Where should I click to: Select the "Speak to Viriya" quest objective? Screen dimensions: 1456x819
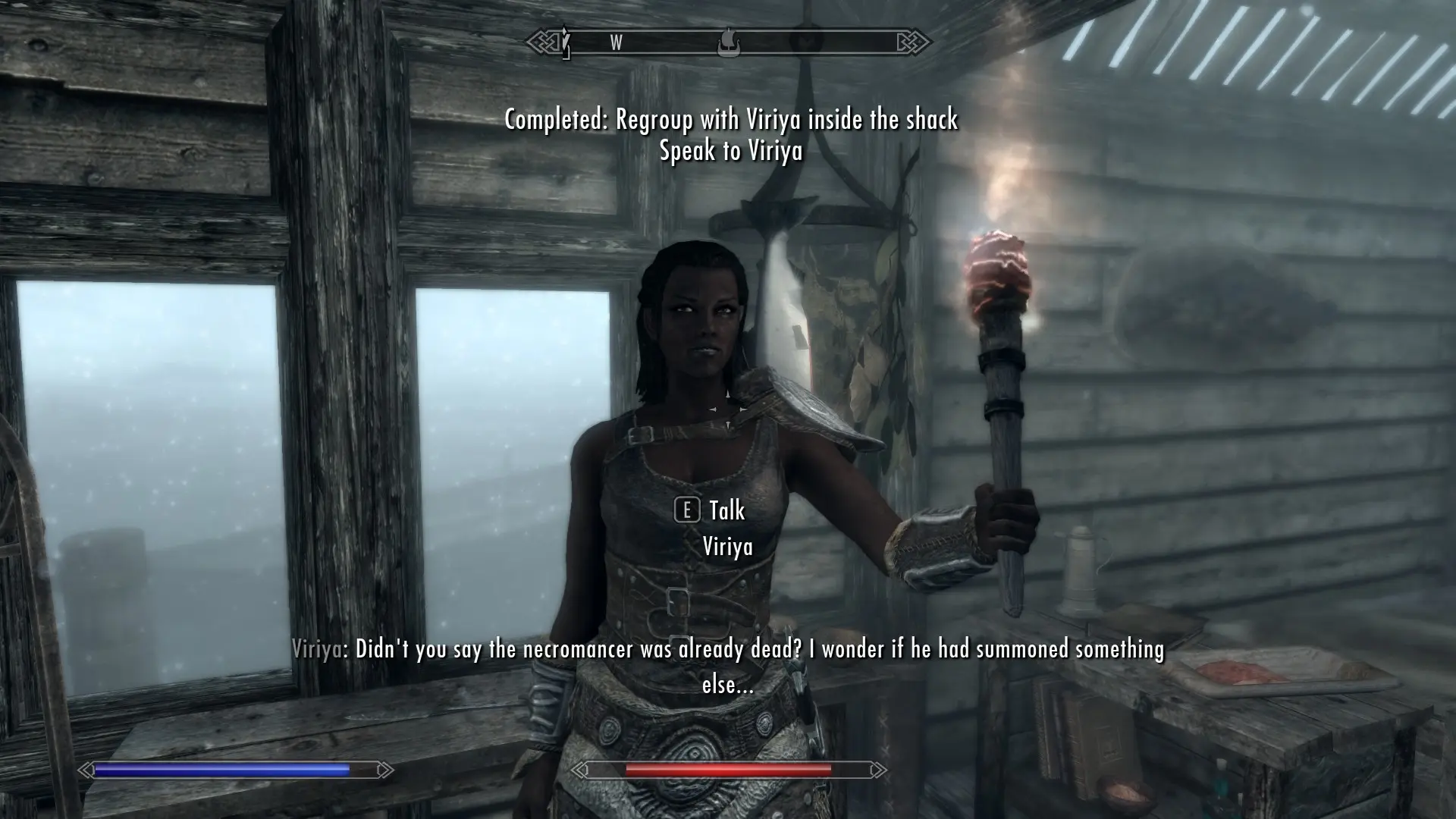(730, 151)
